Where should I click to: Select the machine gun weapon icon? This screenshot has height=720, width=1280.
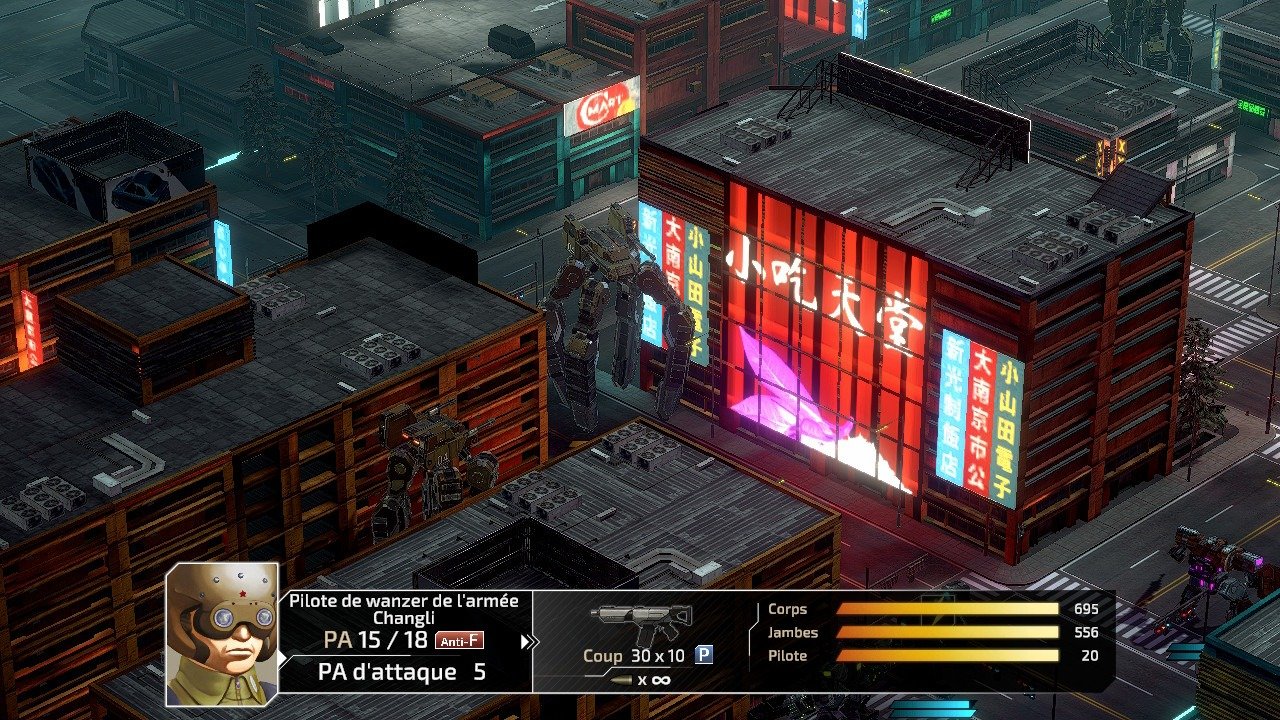(640, 621)
